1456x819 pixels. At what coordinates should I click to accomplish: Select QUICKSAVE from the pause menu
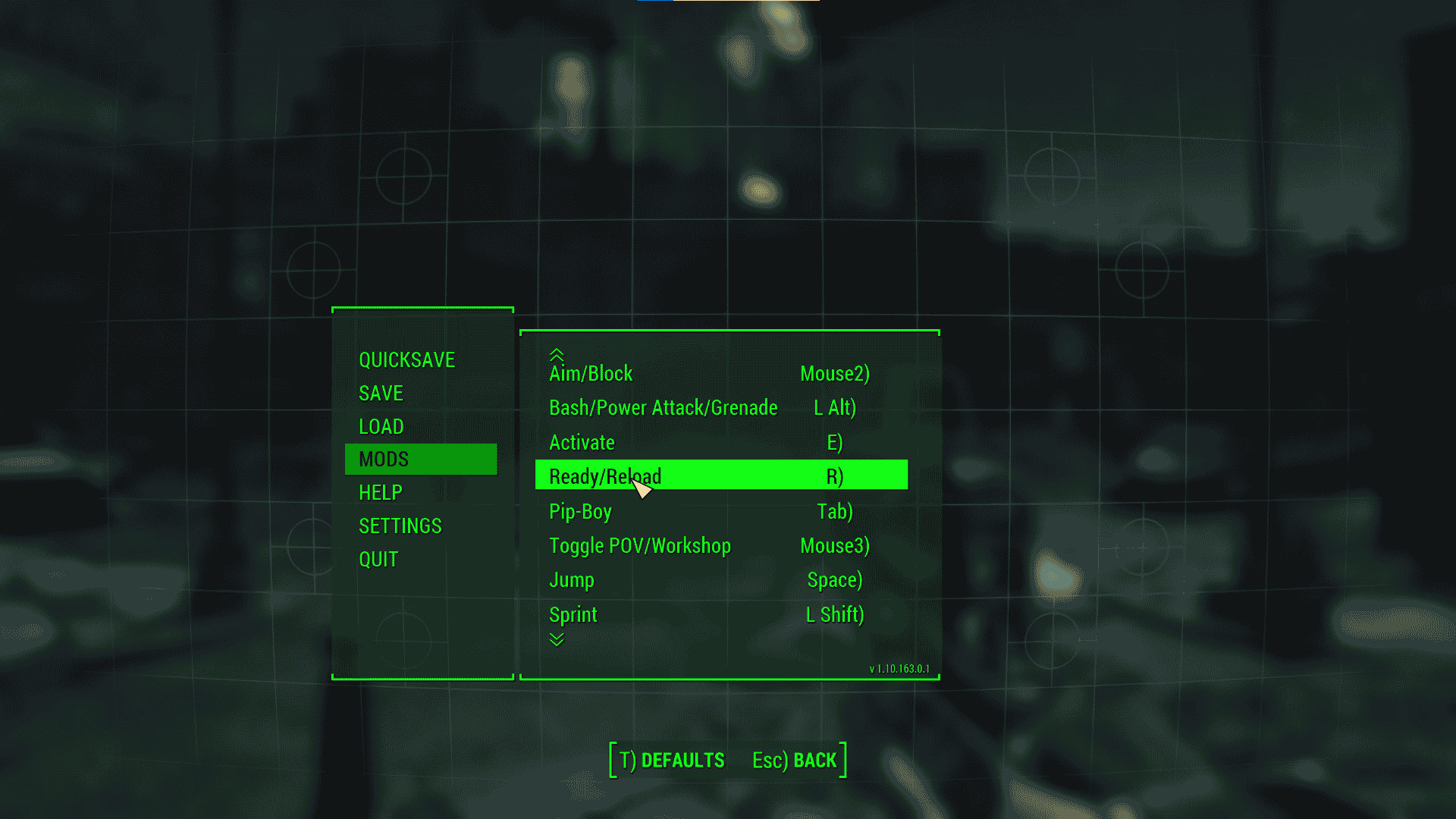tap(406, 359)
